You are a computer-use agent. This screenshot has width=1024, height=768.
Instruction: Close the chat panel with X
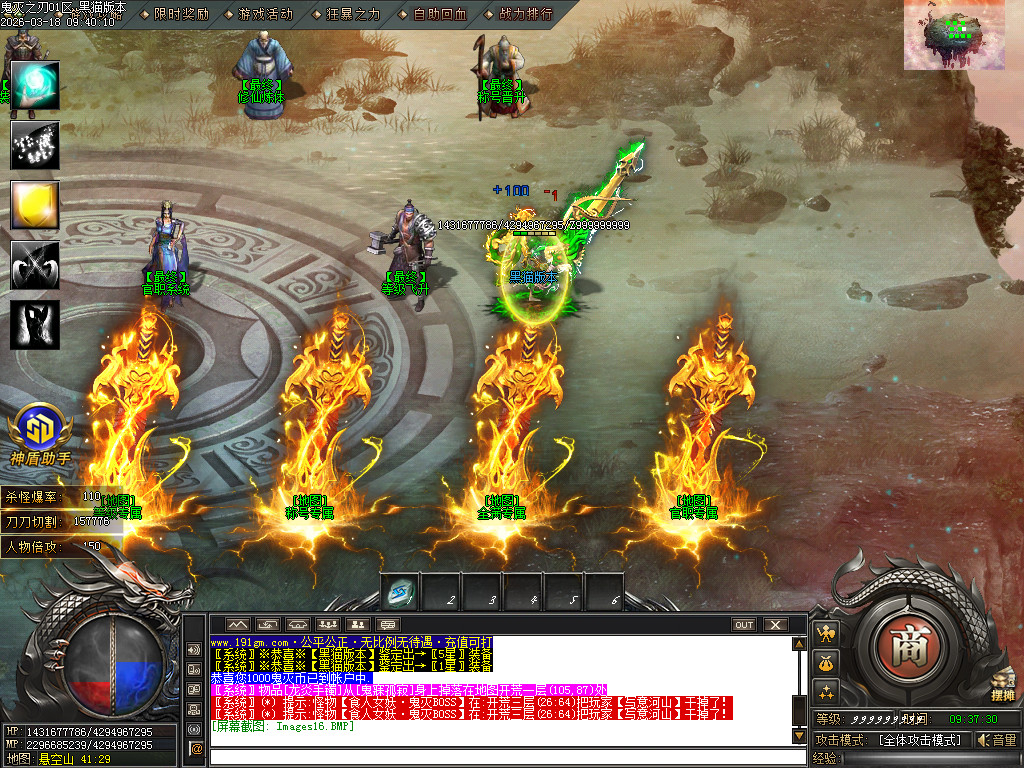[x=776, y=625]
